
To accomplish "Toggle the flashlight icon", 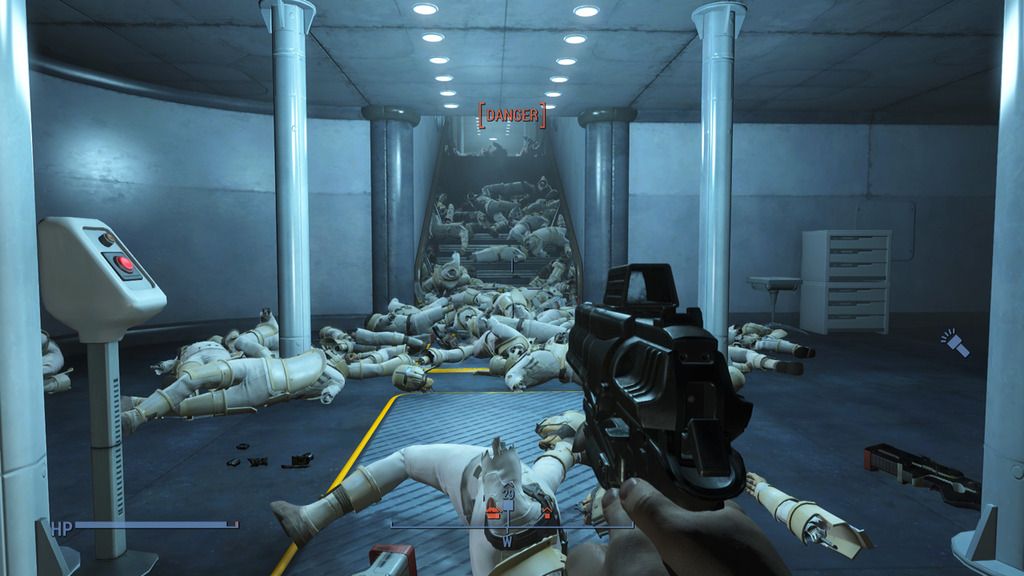I will point(955,344).
